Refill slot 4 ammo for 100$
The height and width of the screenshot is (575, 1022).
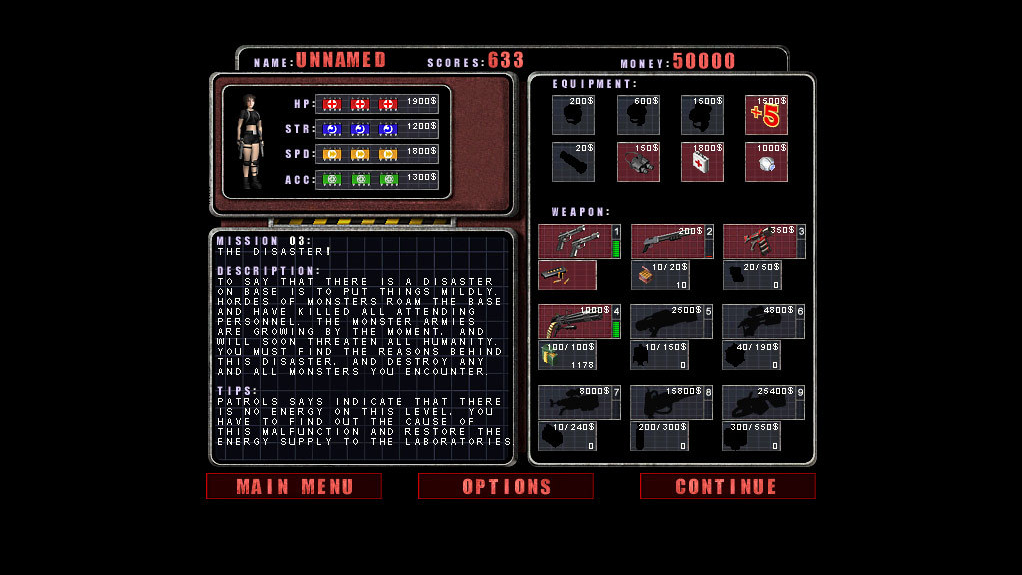(567, 355)
